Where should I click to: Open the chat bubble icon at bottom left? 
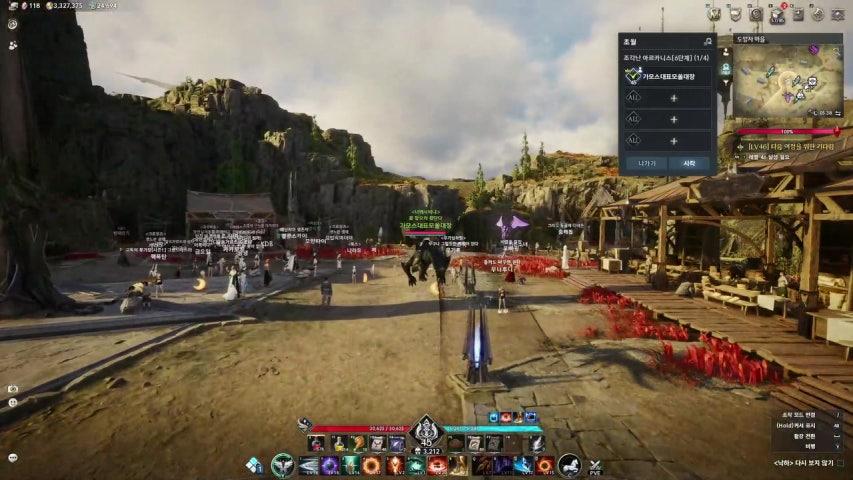point(12,458)
